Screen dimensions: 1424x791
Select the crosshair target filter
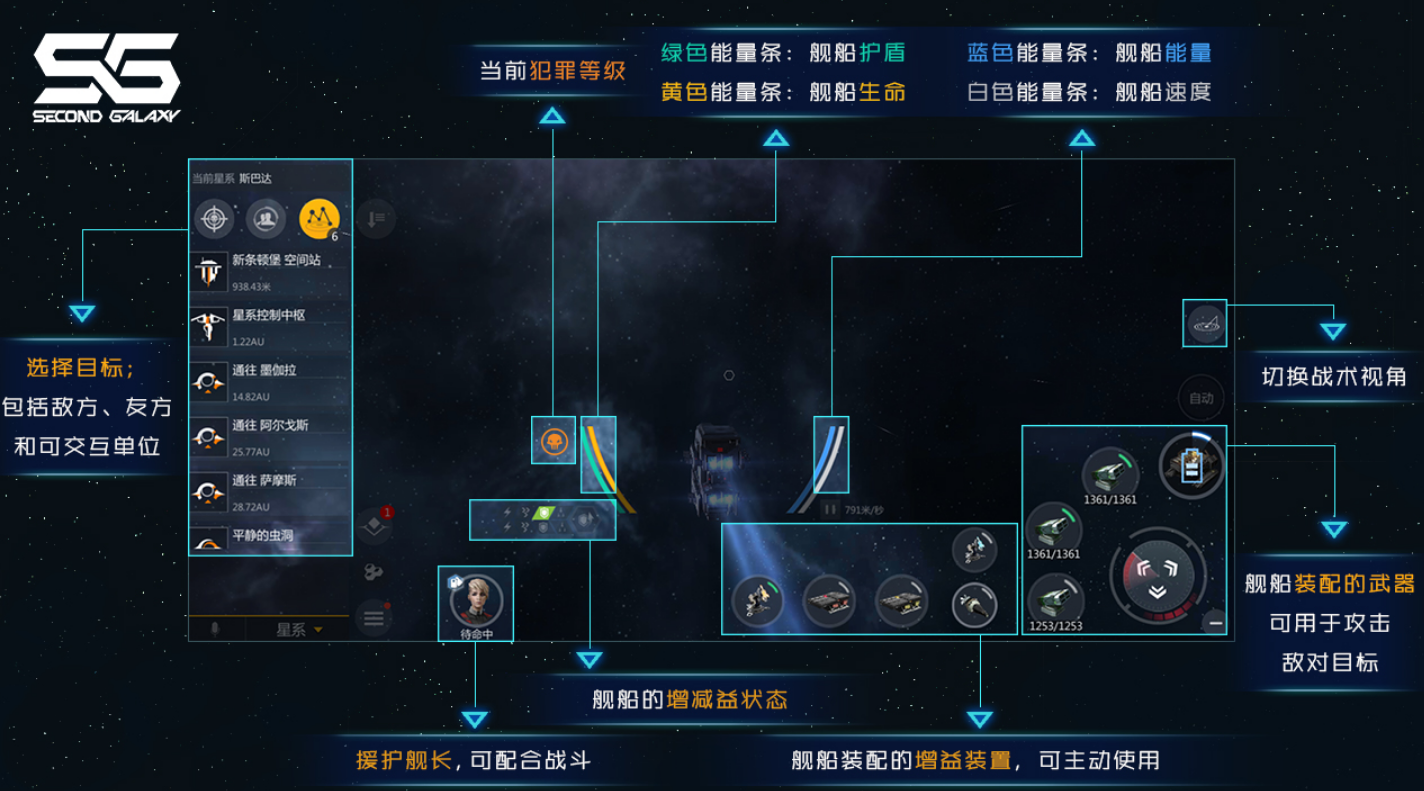[x=214, y=218]
